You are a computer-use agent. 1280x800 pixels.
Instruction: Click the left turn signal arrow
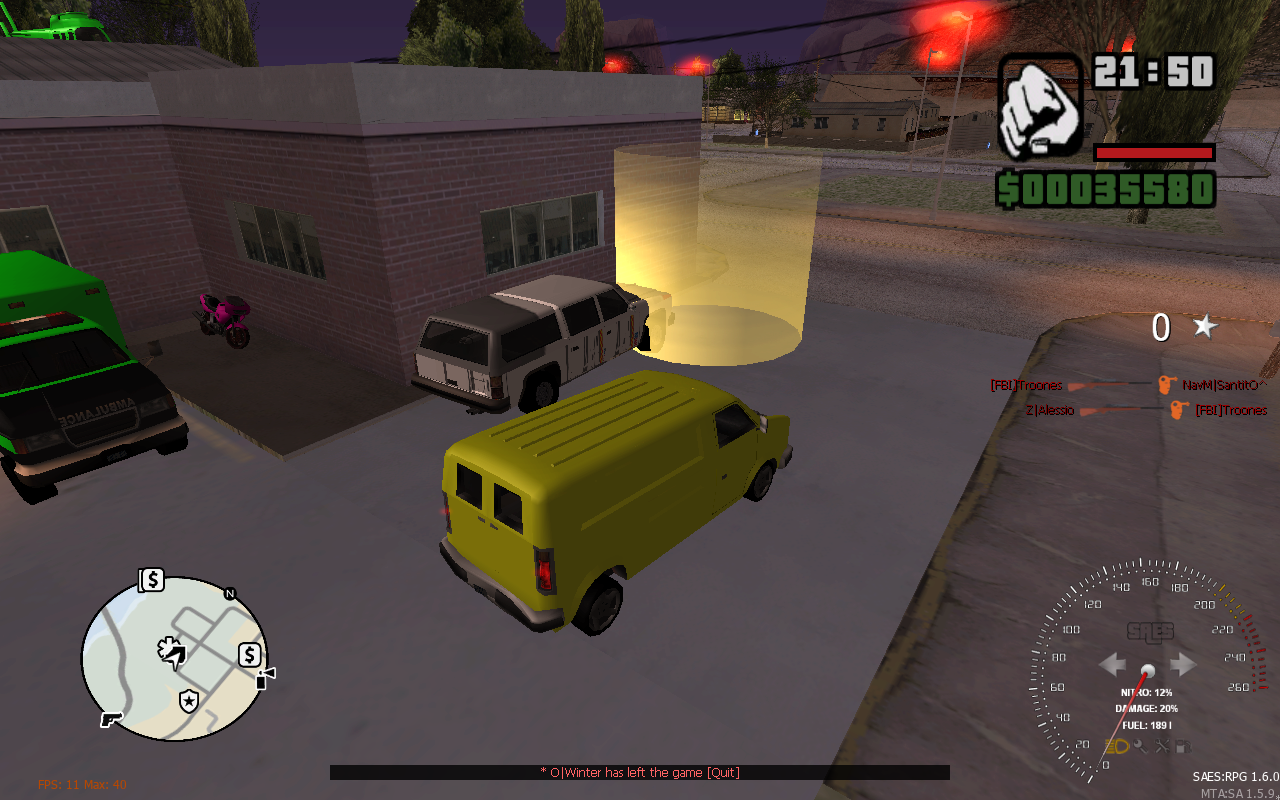point(1113,664)
